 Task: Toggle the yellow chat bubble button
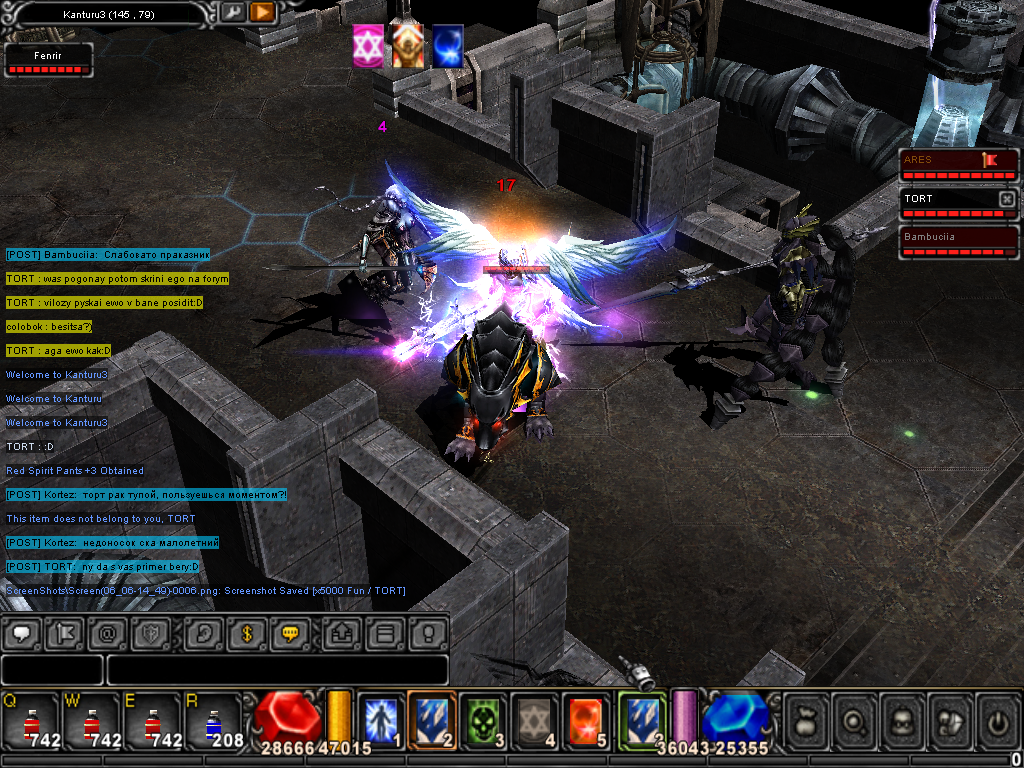pos(291,633)
